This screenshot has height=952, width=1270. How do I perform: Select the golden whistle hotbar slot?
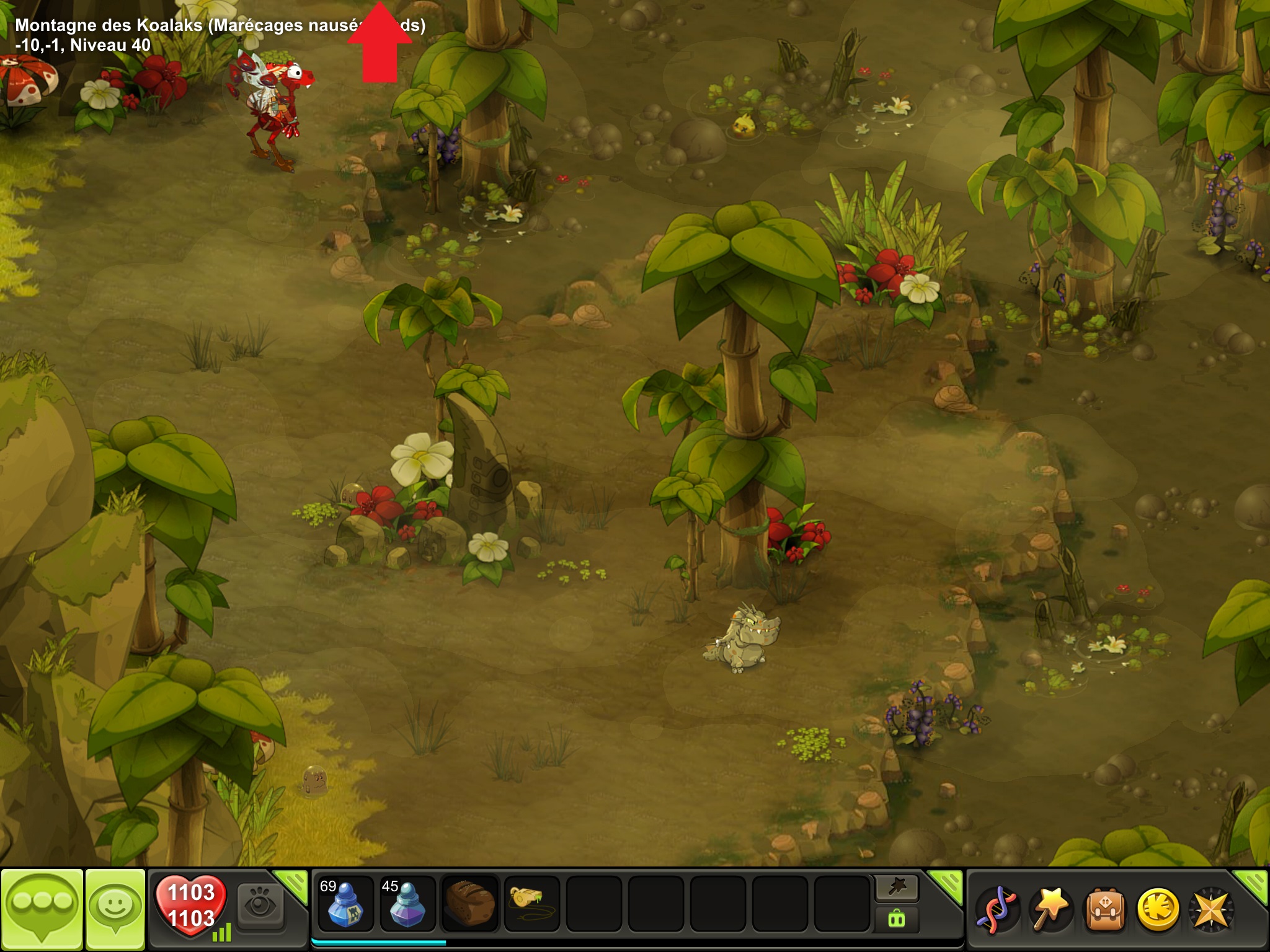[531, 904]
